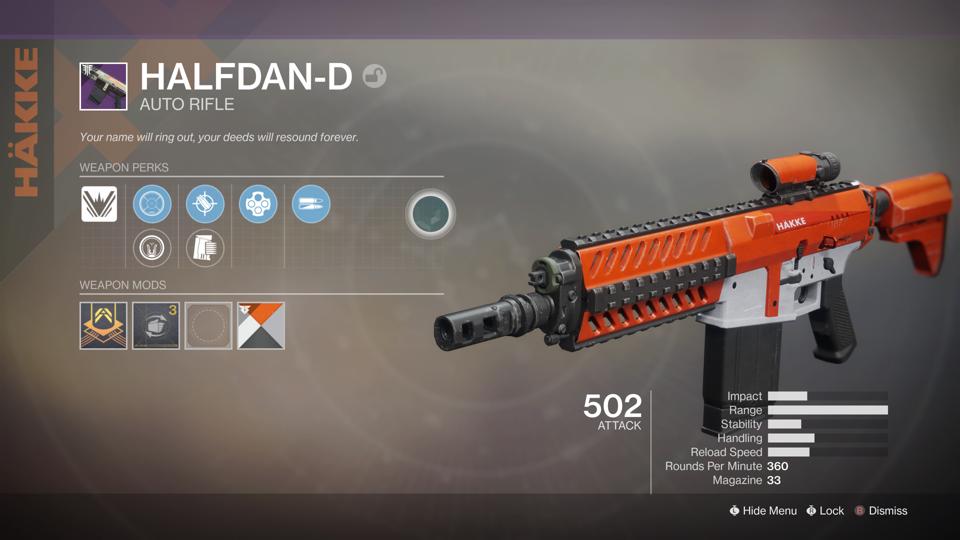Image resolution: width=960 pixels, height=540 pixels.
Task: Select the gold chevron weapon mod
Action: [x=103, y=326]
